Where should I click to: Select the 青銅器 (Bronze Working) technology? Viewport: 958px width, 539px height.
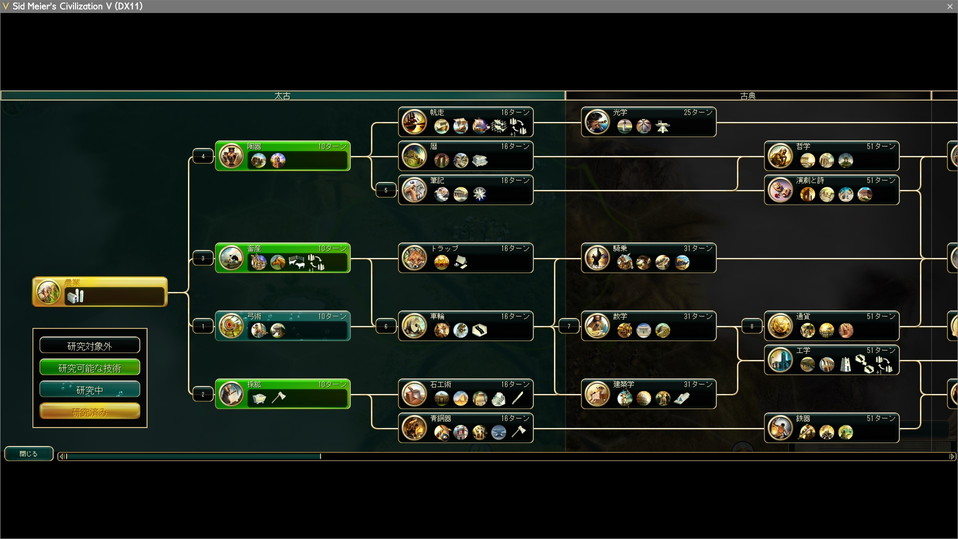point(466,428)
